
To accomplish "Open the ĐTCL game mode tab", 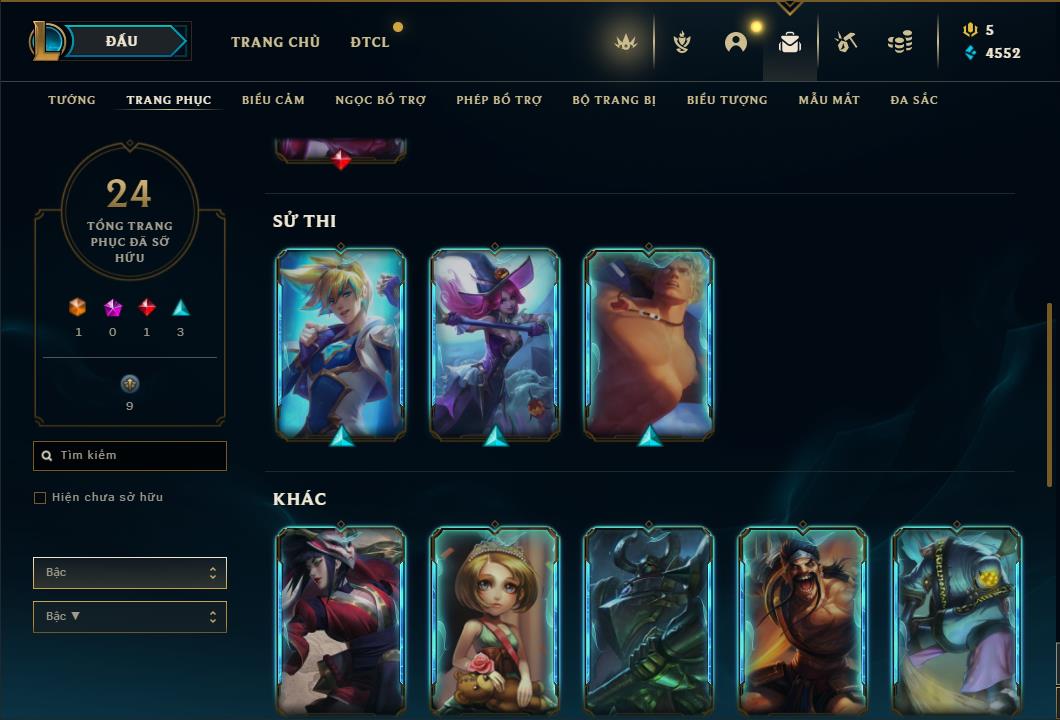I will point(370,42).
